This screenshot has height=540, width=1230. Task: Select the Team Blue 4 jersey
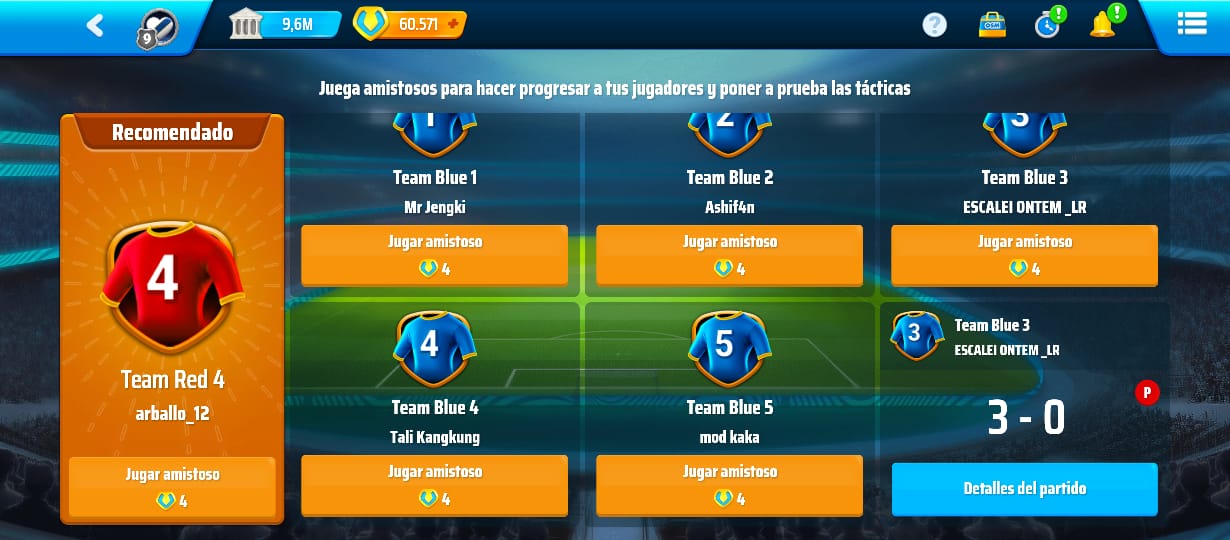tap(434, 347)
